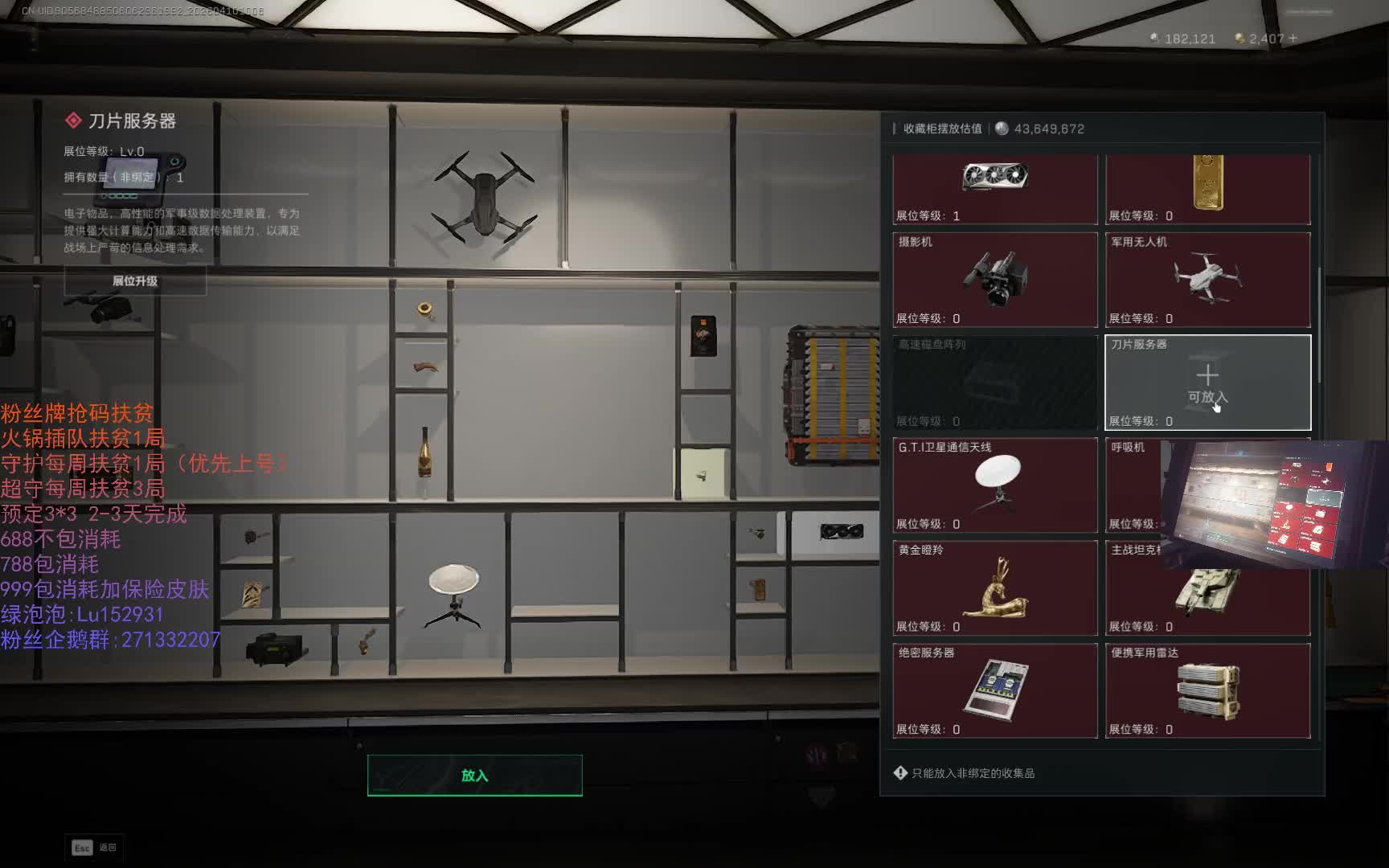The image size is (1389, 868).
Task: Select the G.T.I卫星通信天线 tile
Action: tap(995, 485)
